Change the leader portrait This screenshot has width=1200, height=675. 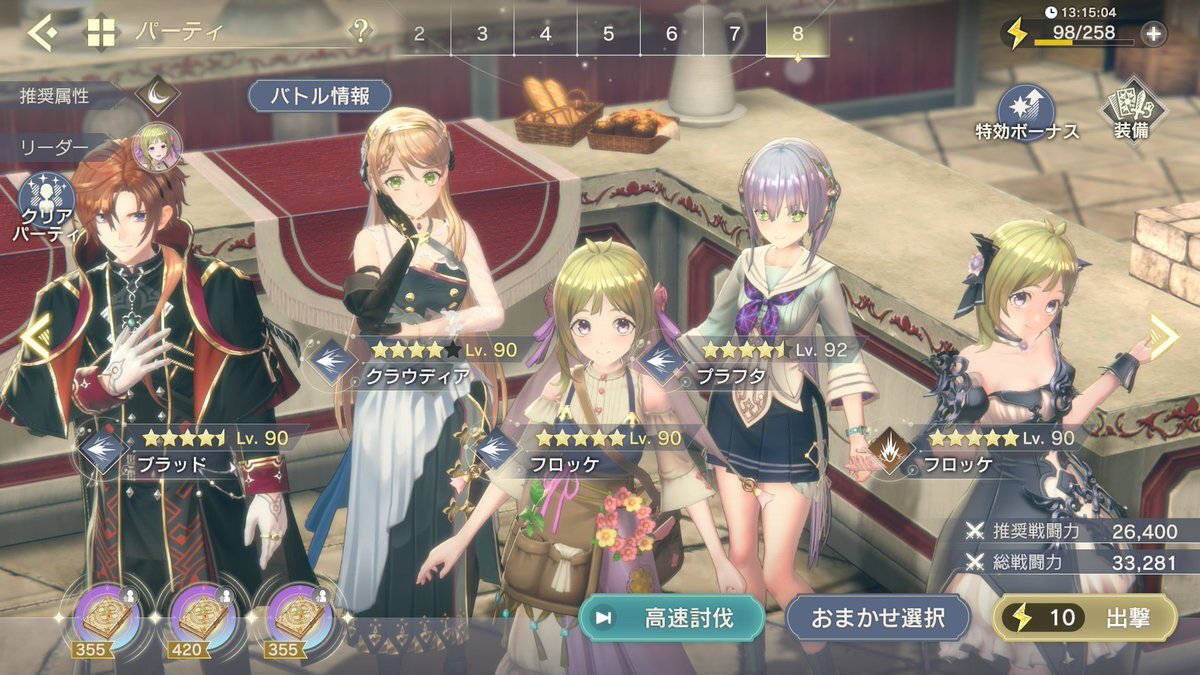click(157, 146)
